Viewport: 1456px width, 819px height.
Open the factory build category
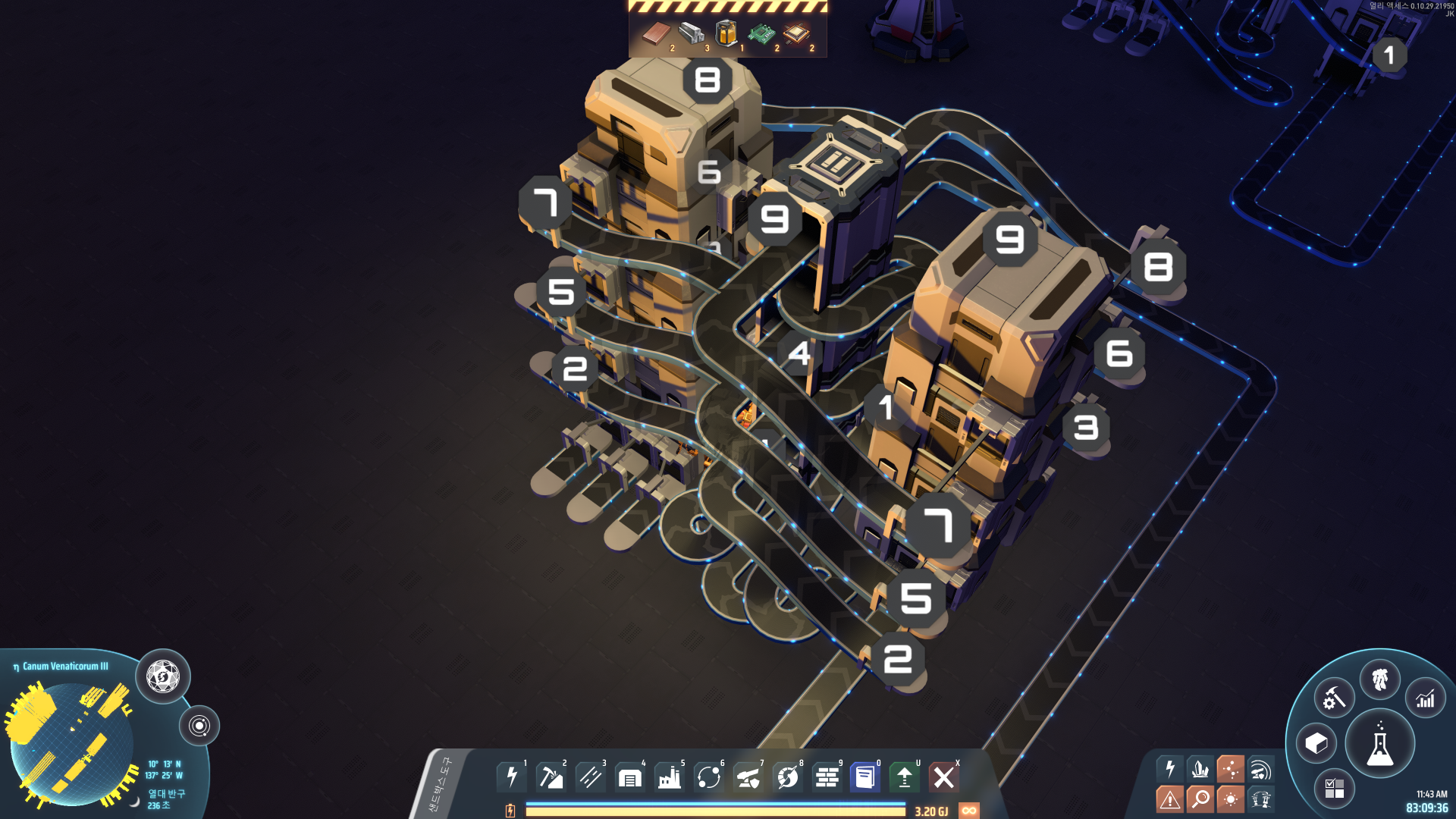(x=669, y=777)
